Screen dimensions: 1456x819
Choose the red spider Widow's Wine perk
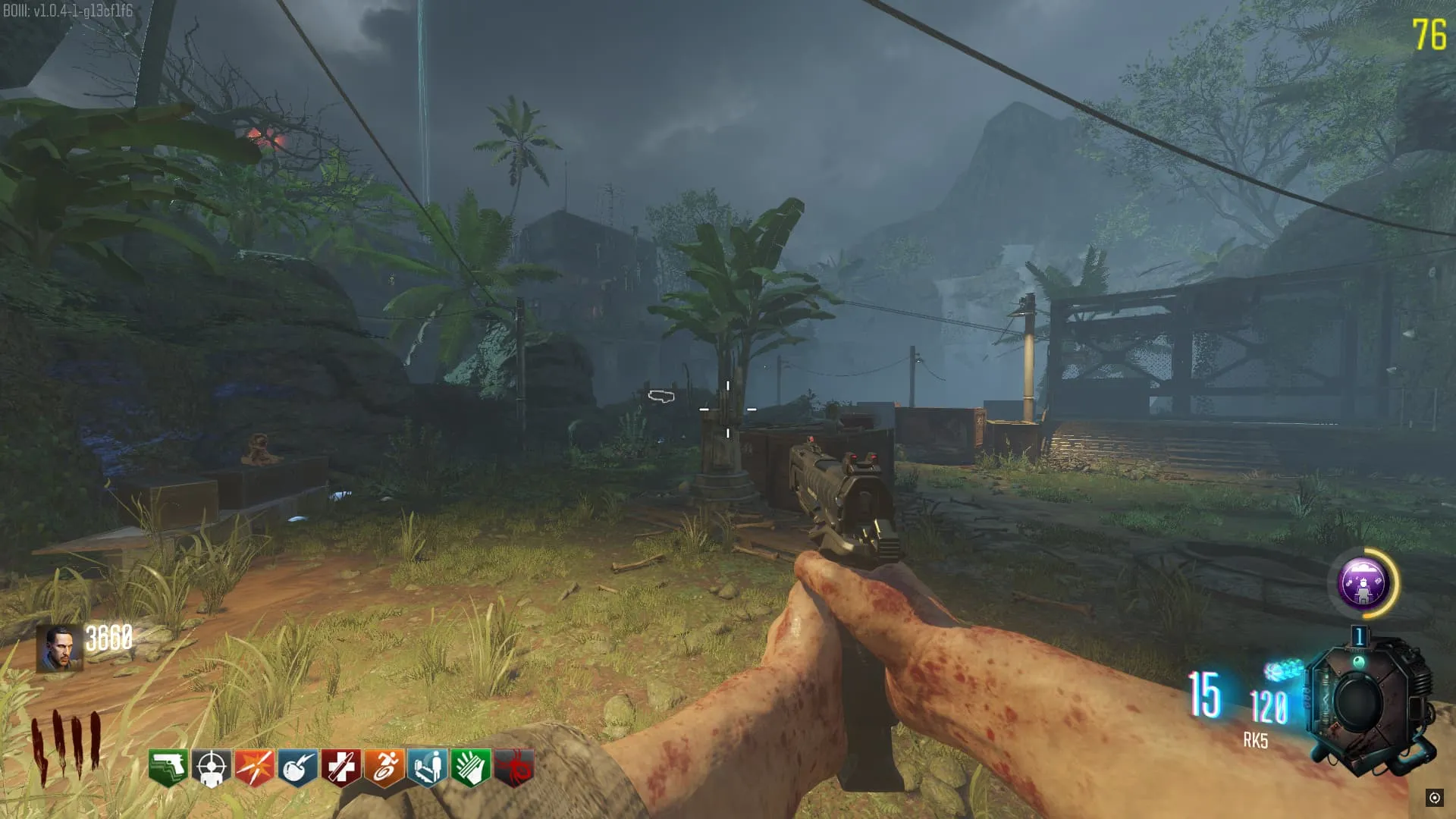click(x=513, y=767)
